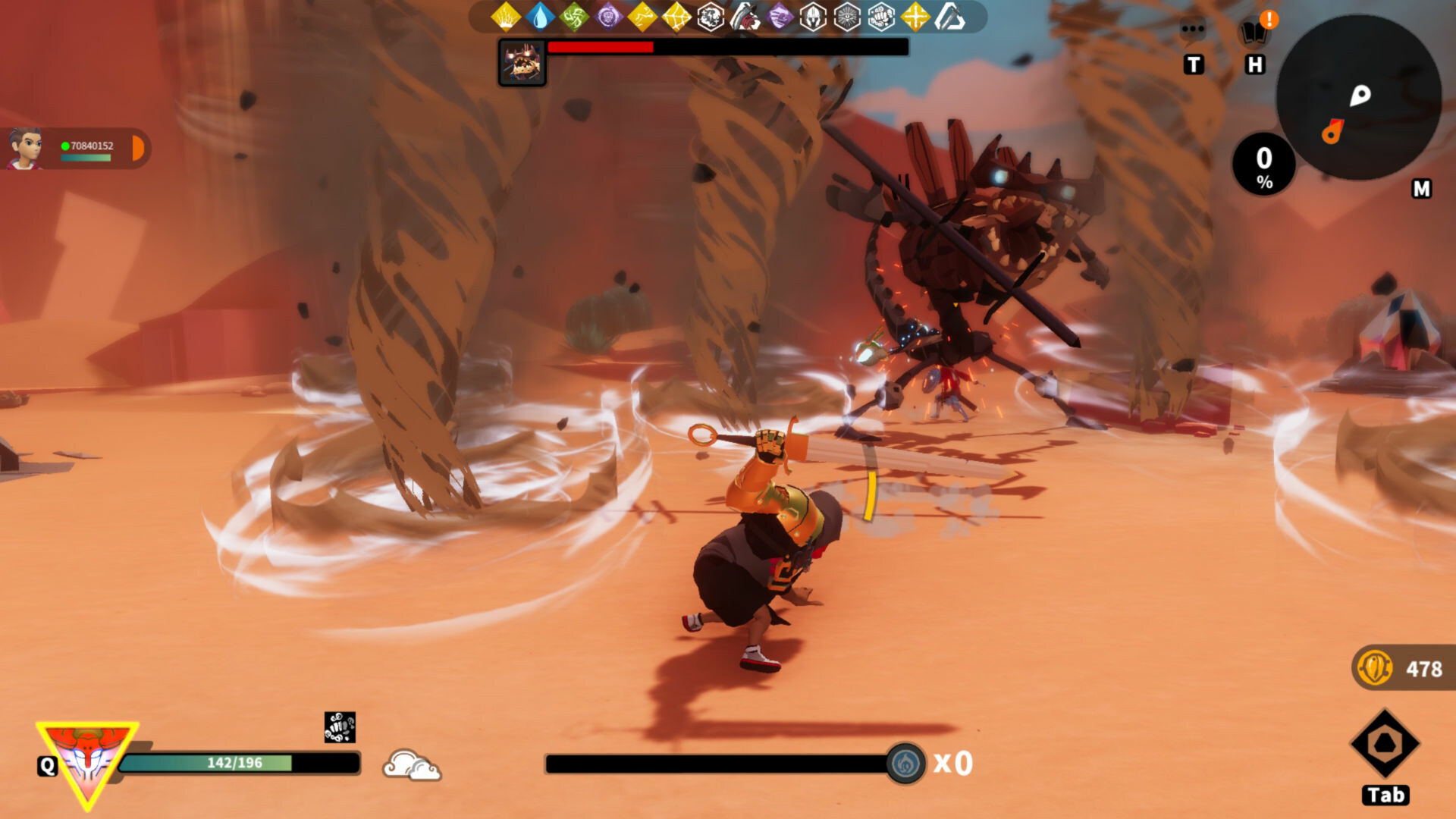The height and width of the screenshot is (819, 1456).
Task: Select the green swirl perk icon
Action: coord(574,17)
